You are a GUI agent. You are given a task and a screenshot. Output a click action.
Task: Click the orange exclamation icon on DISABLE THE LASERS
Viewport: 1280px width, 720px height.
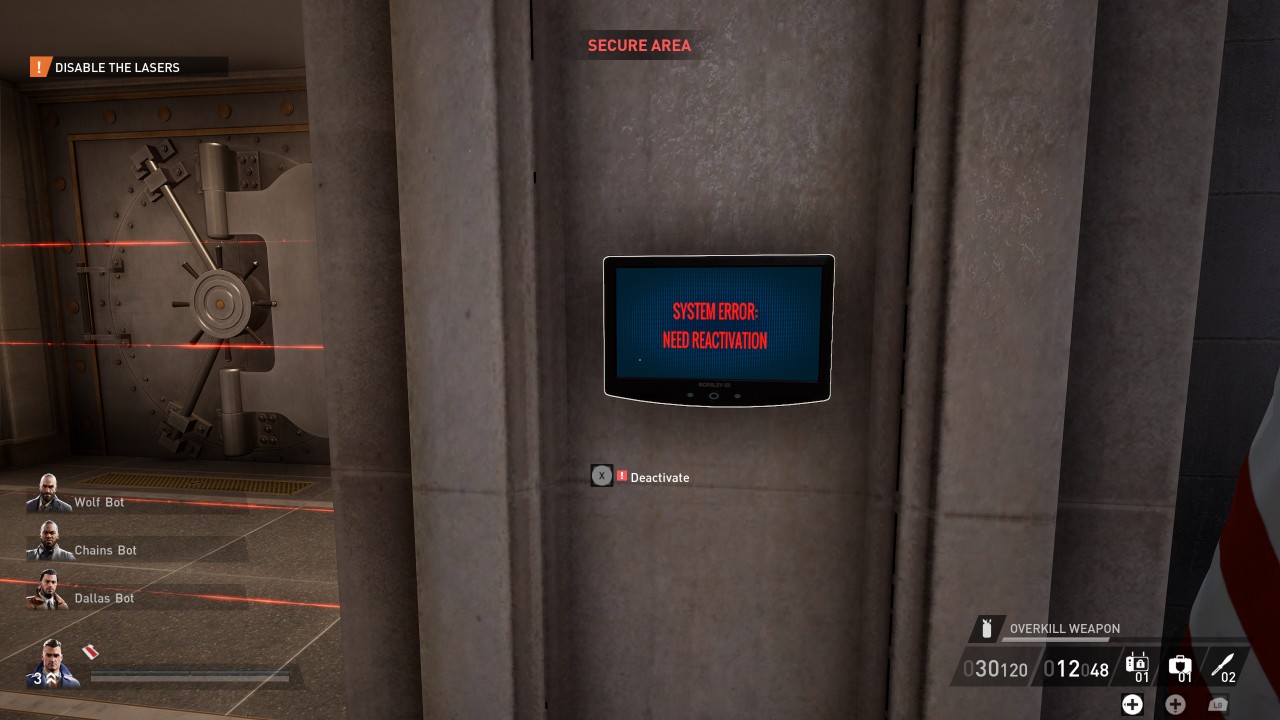click(x=37, y=67)
